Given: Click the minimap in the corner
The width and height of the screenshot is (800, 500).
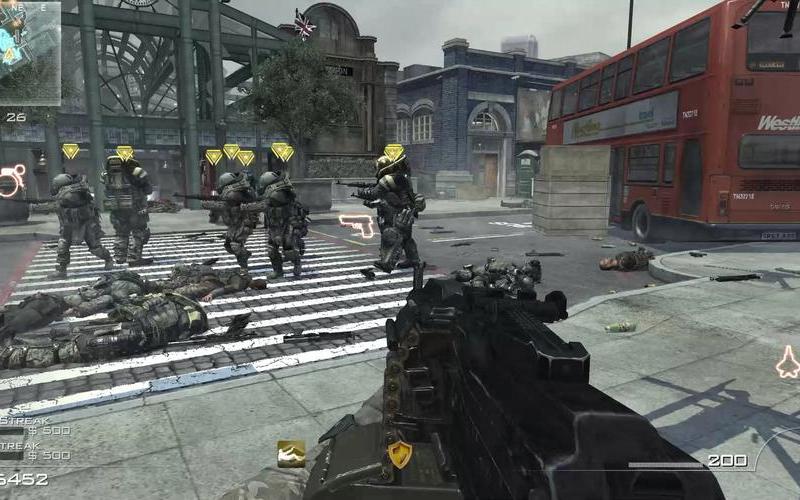Looking at the screenshot, I should coord(29,52).
